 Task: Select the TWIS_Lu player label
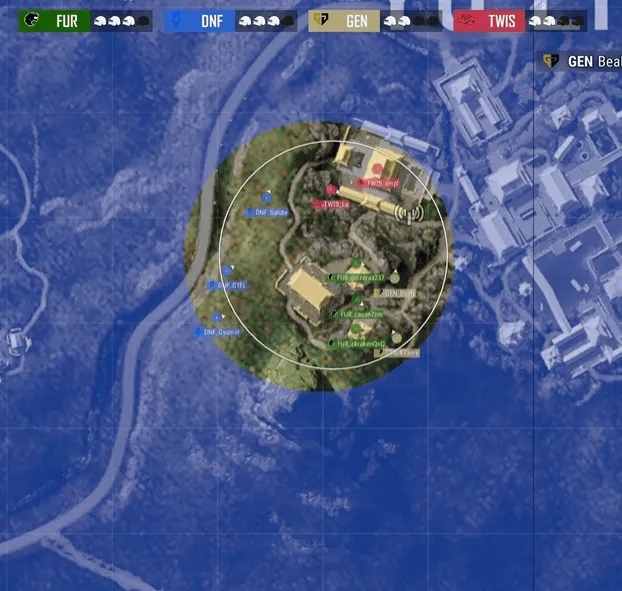click(334, 204)
